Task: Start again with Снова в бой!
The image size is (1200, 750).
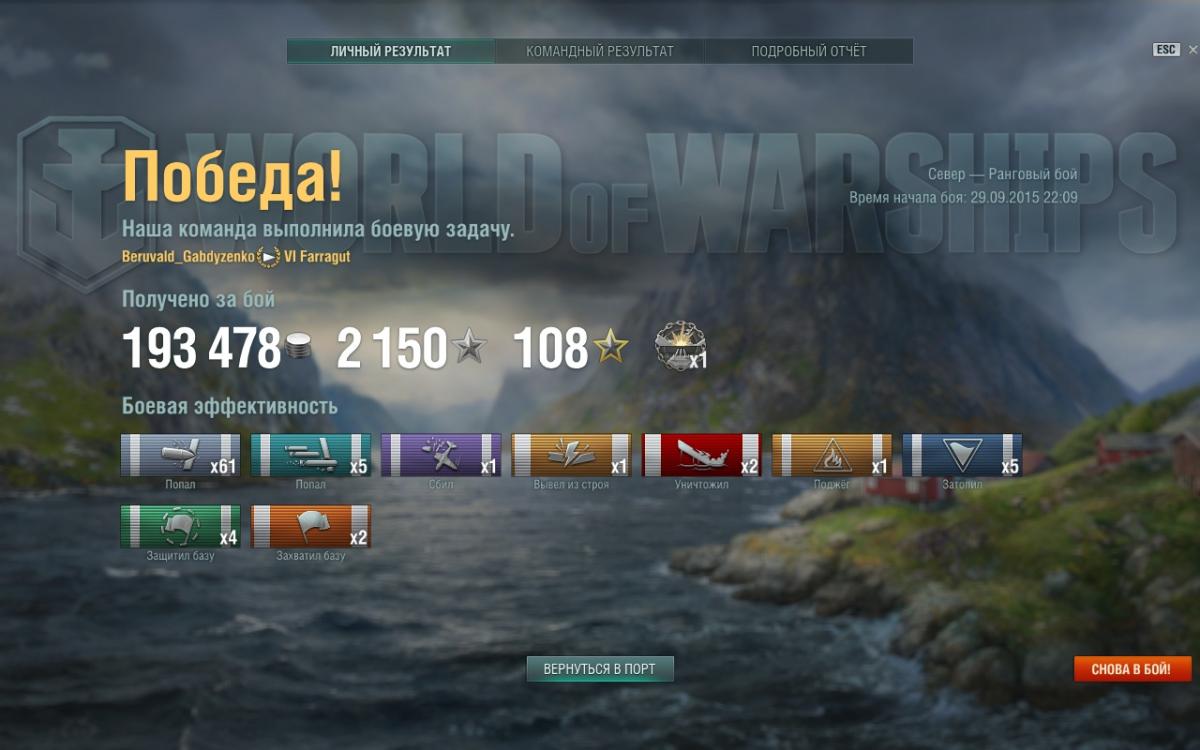Action: pos(1133,669)
